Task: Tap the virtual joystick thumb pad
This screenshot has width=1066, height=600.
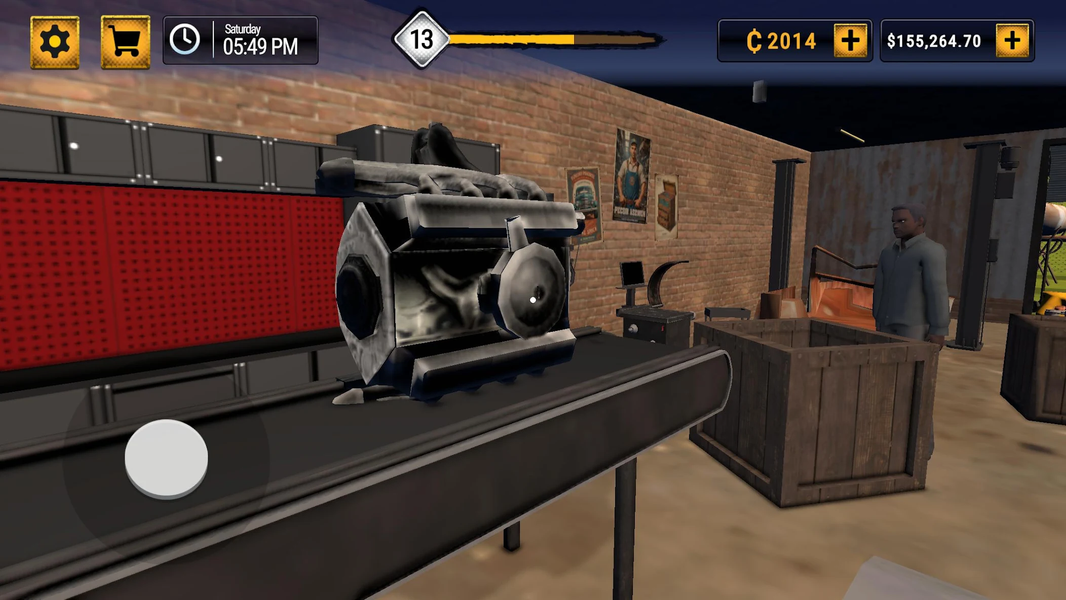Action: [x=166, y=459]
